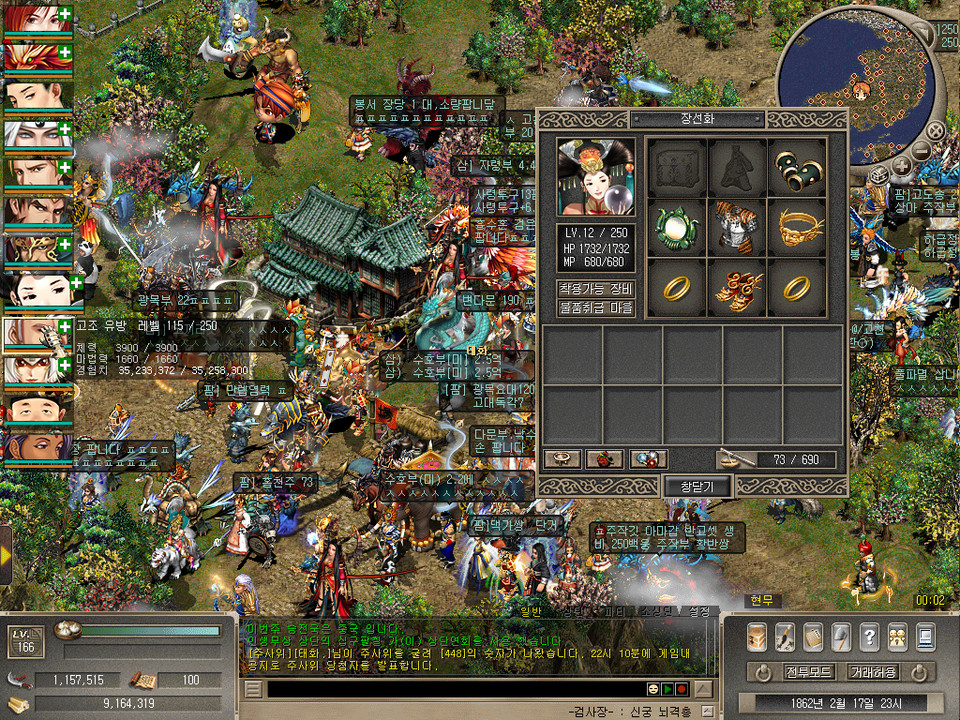
Task: Close the window with the 창닫기 button
Action: (x=698, y=486)
